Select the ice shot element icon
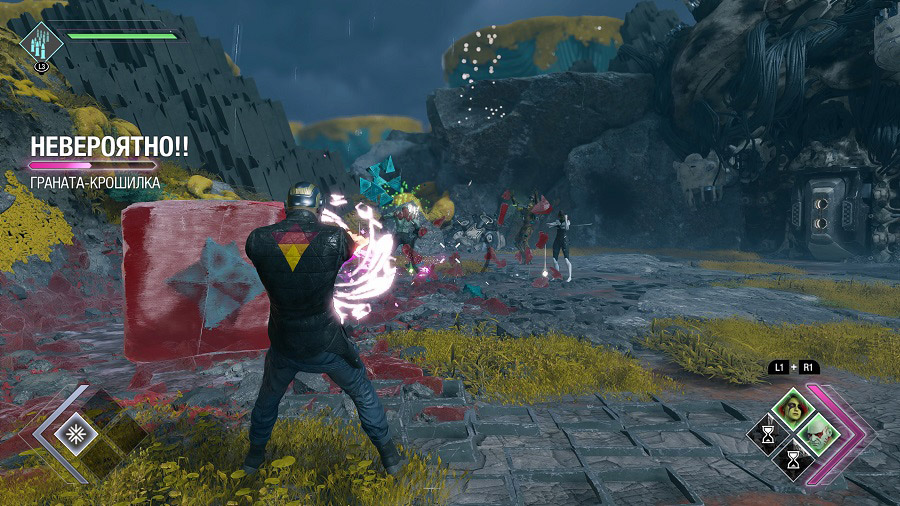 coord(39,43)
